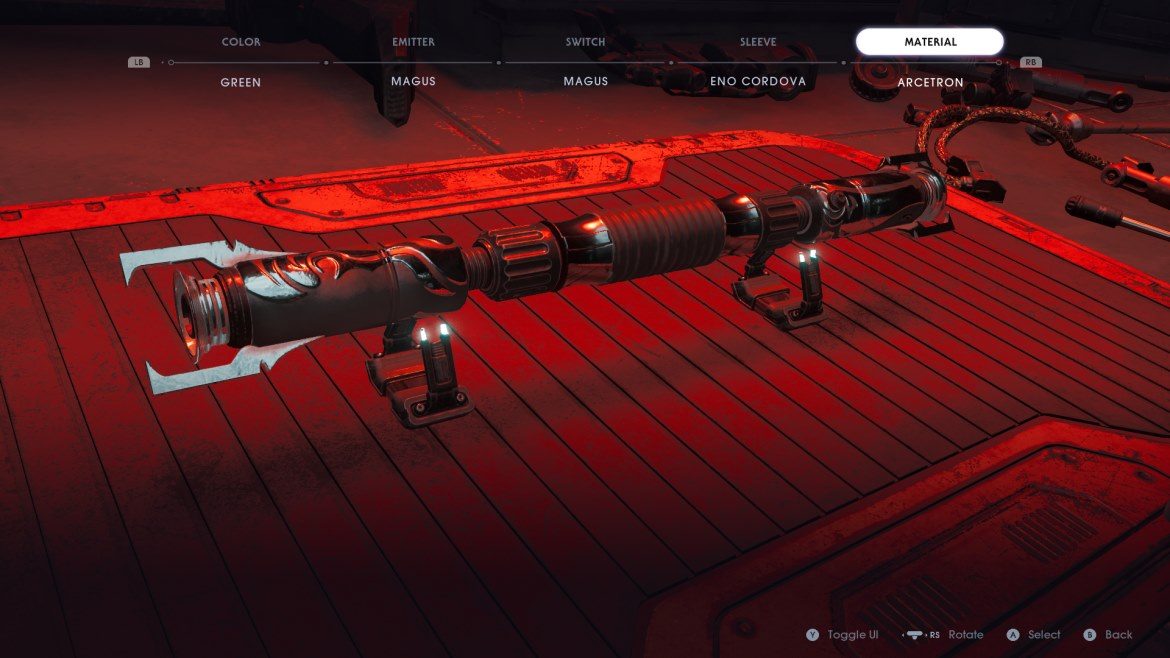Select the Switch category tab
This screenshot has height=658, width=1170.
pyautogui.click(x=585, y=42)
